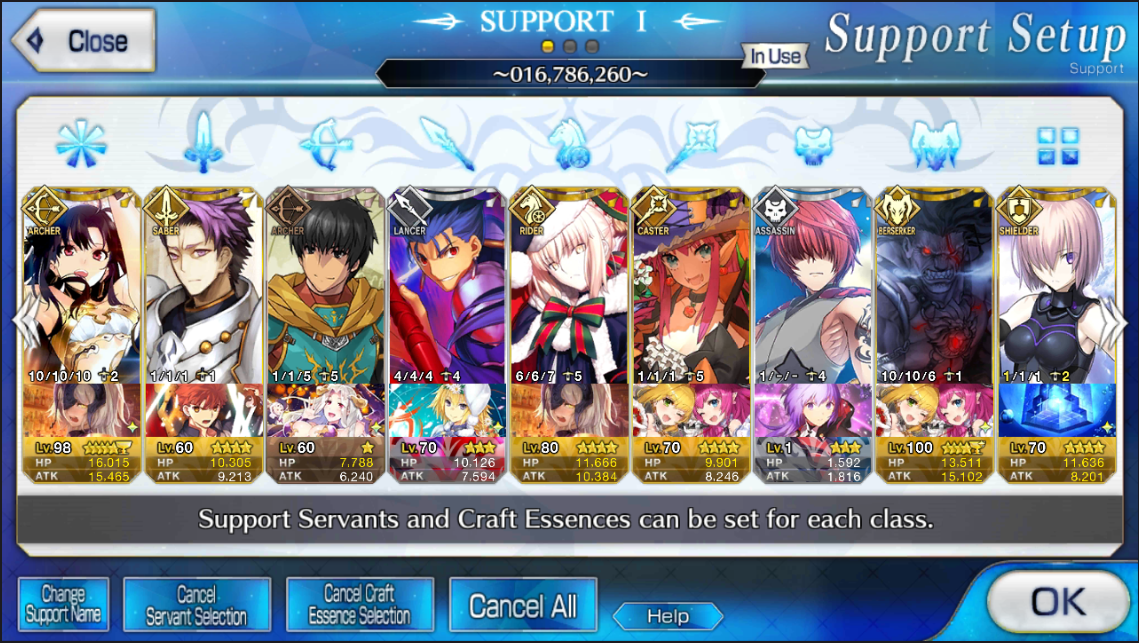Select the level 60 Archer with green cloak
Image resolution: width=1139 pixels, height=643 pixels.
click(326, 290)
